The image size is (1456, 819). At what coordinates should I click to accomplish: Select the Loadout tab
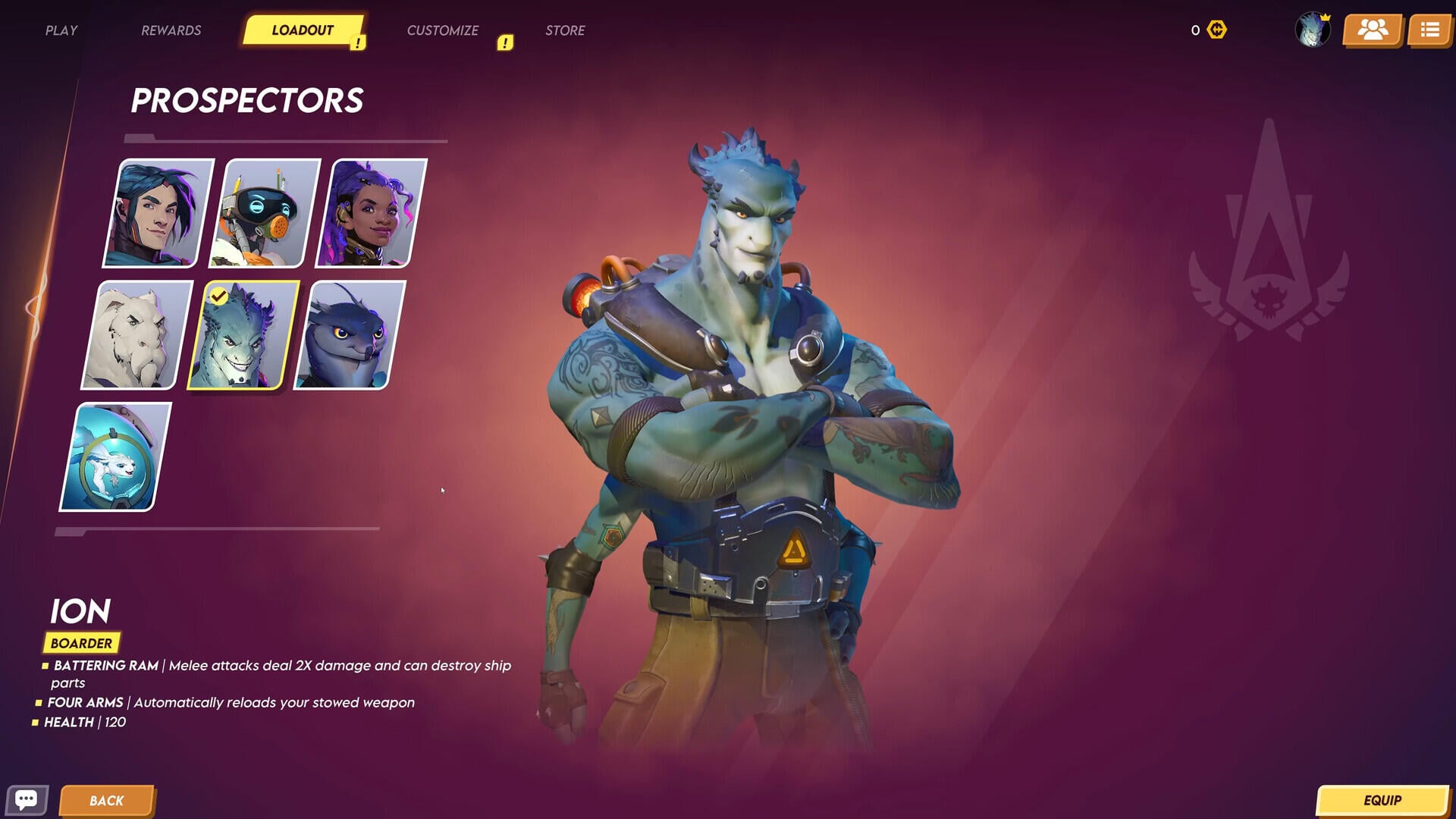(x=303, y=30)
